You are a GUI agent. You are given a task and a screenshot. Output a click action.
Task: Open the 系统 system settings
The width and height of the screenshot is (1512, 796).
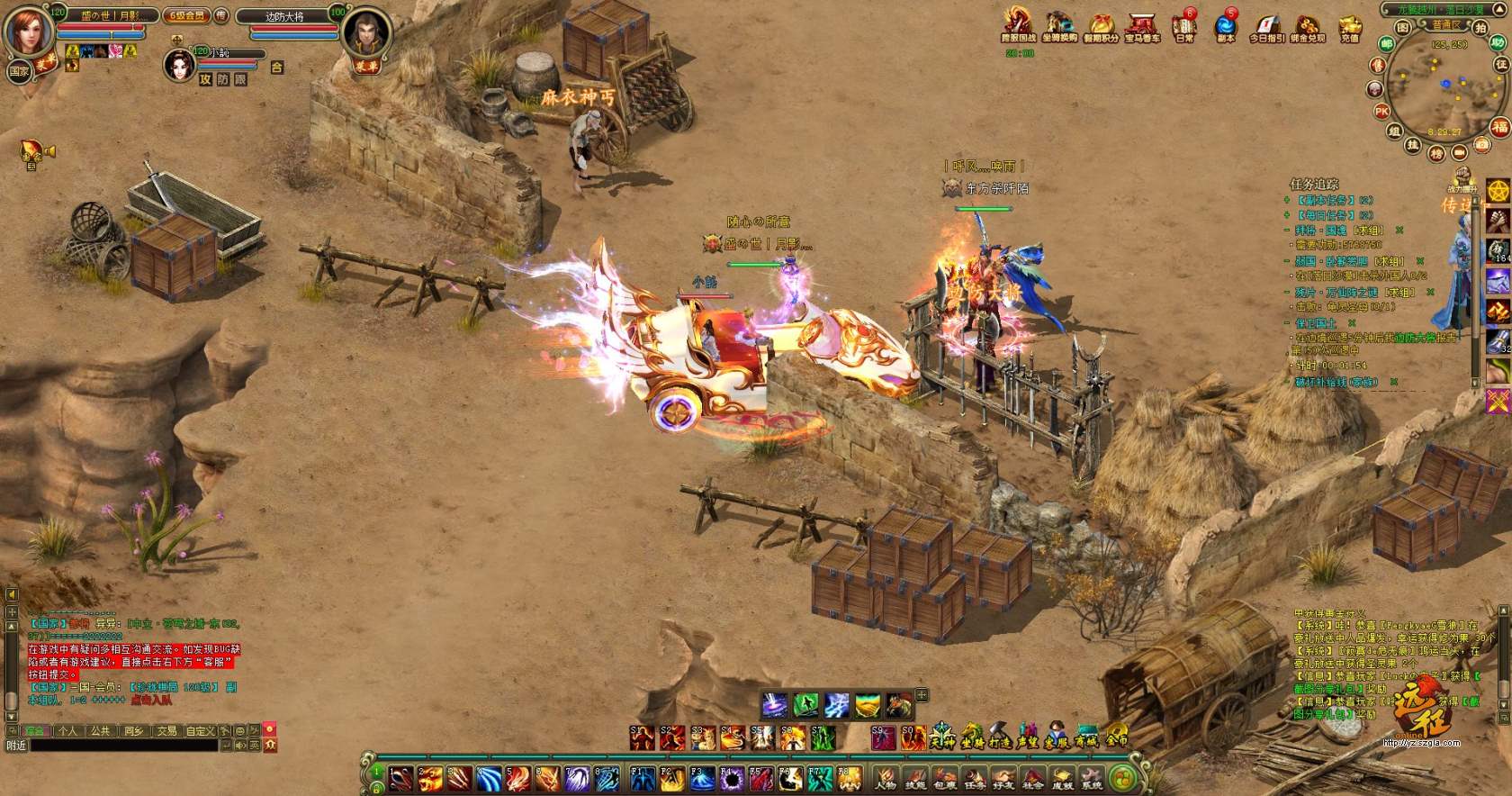[1092, 778]
